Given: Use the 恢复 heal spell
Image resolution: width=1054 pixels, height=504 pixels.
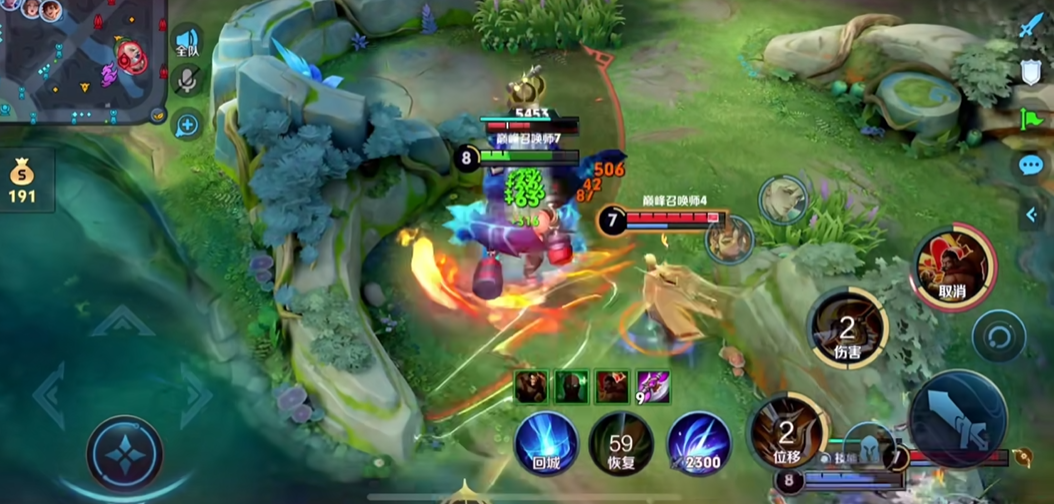Looking at the screenshot, I should click(621, 443).
